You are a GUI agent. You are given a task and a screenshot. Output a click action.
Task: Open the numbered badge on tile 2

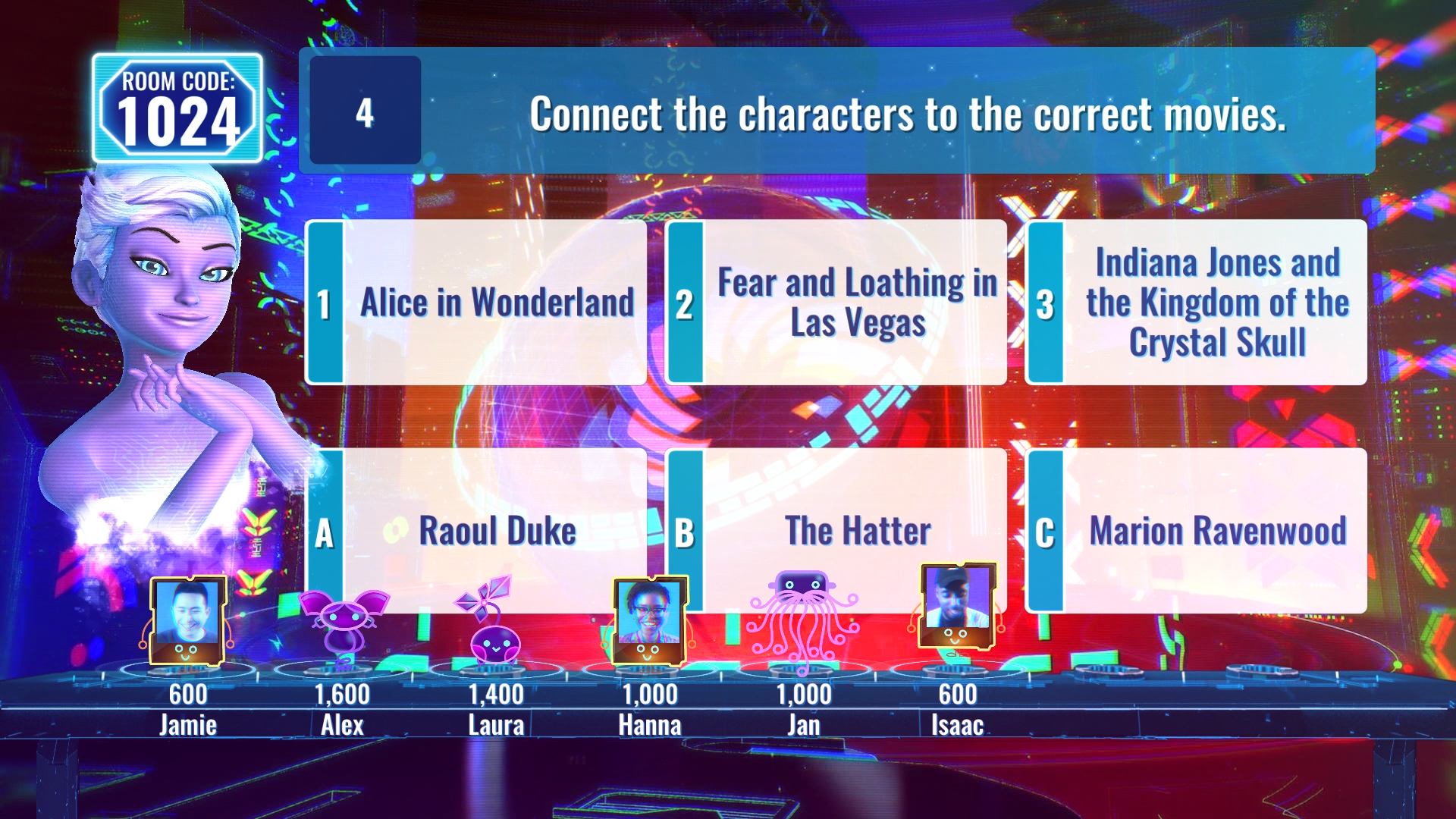coord(685,302)
